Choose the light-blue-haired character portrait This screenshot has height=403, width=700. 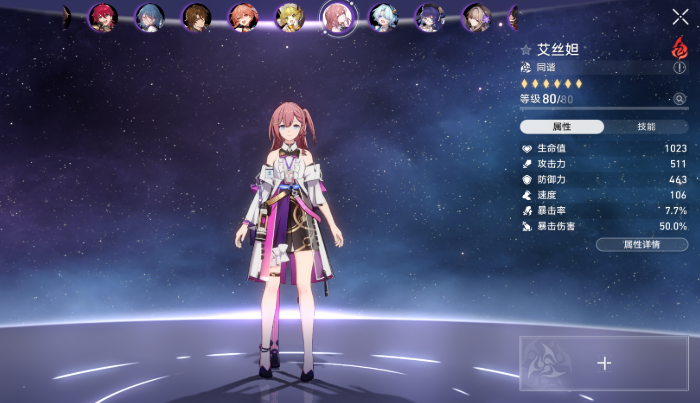click(383, 17)
